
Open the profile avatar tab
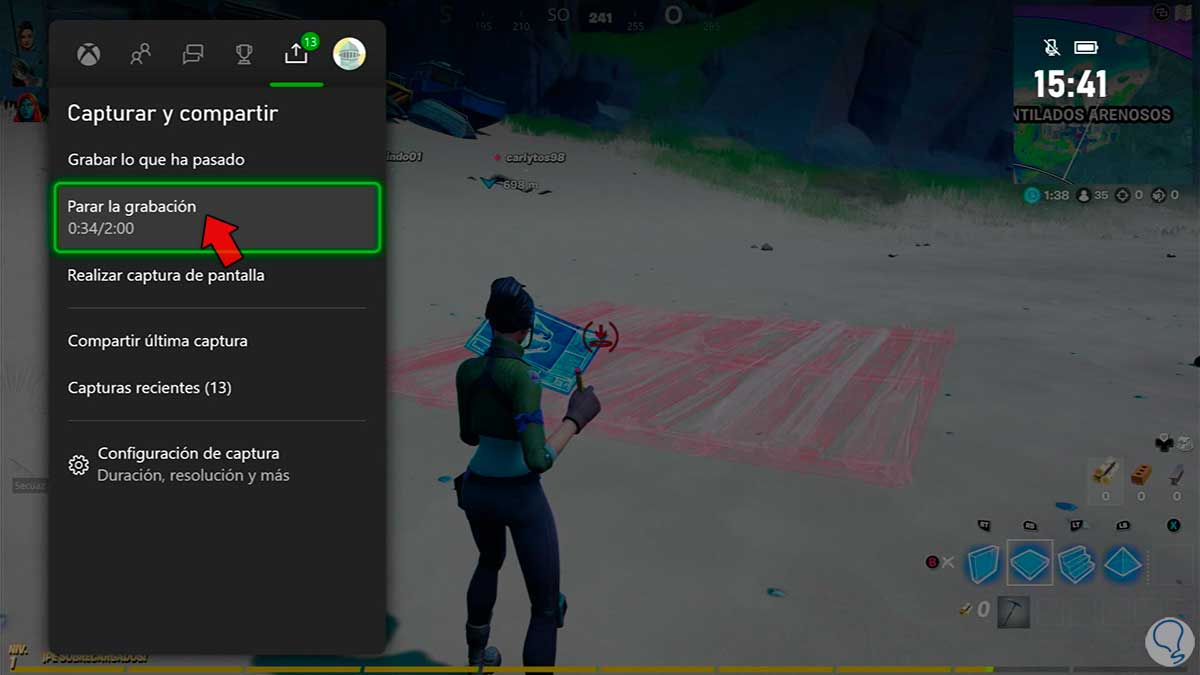[349, 54]
